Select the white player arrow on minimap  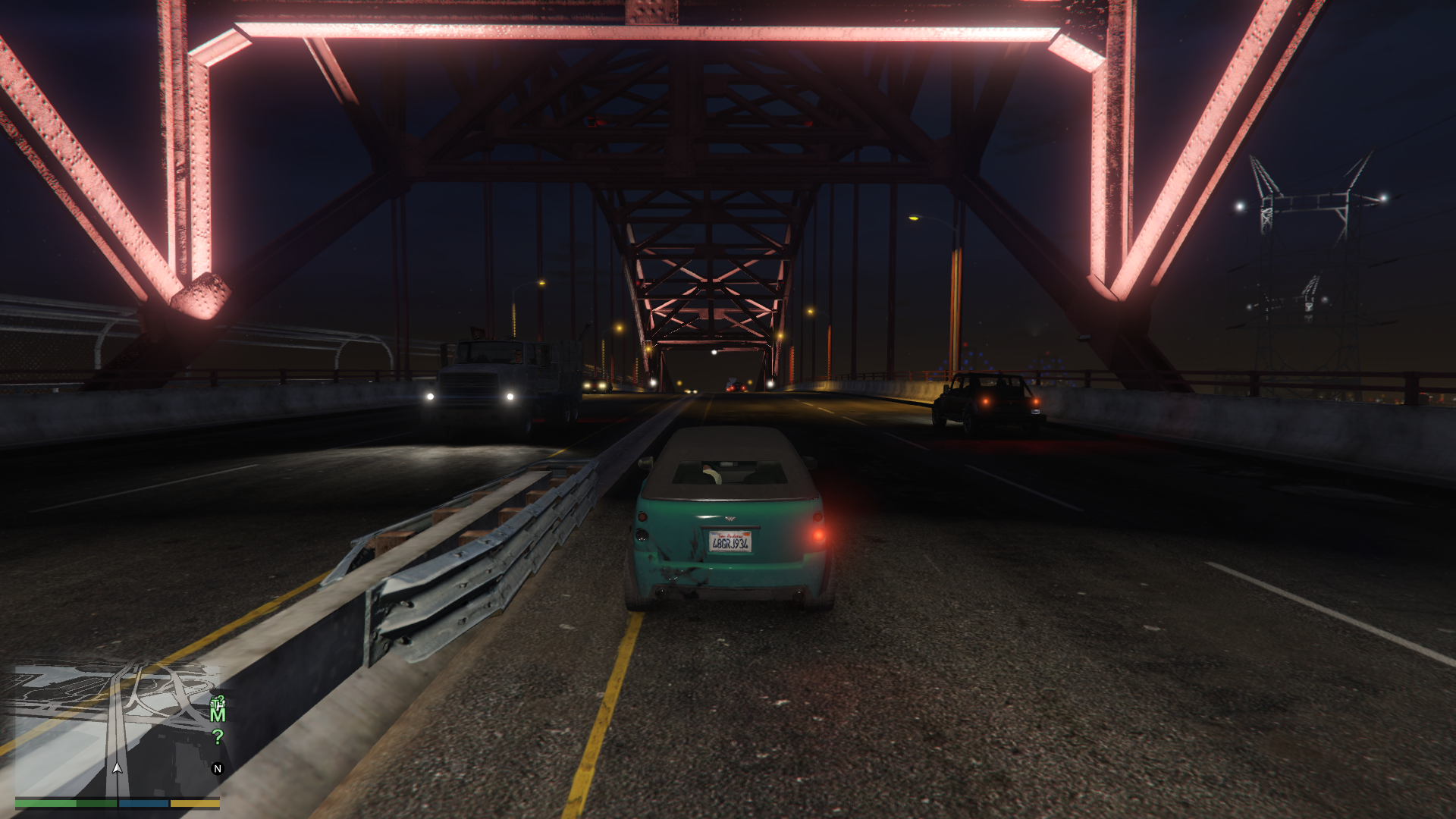click(117, 767)
